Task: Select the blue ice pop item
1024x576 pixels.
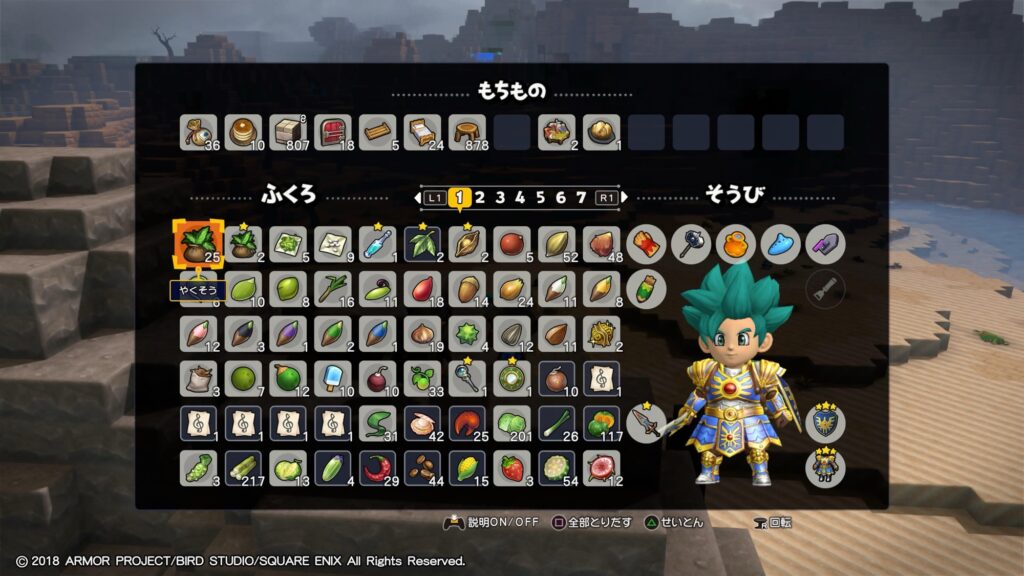Action: tap(332, 378)
